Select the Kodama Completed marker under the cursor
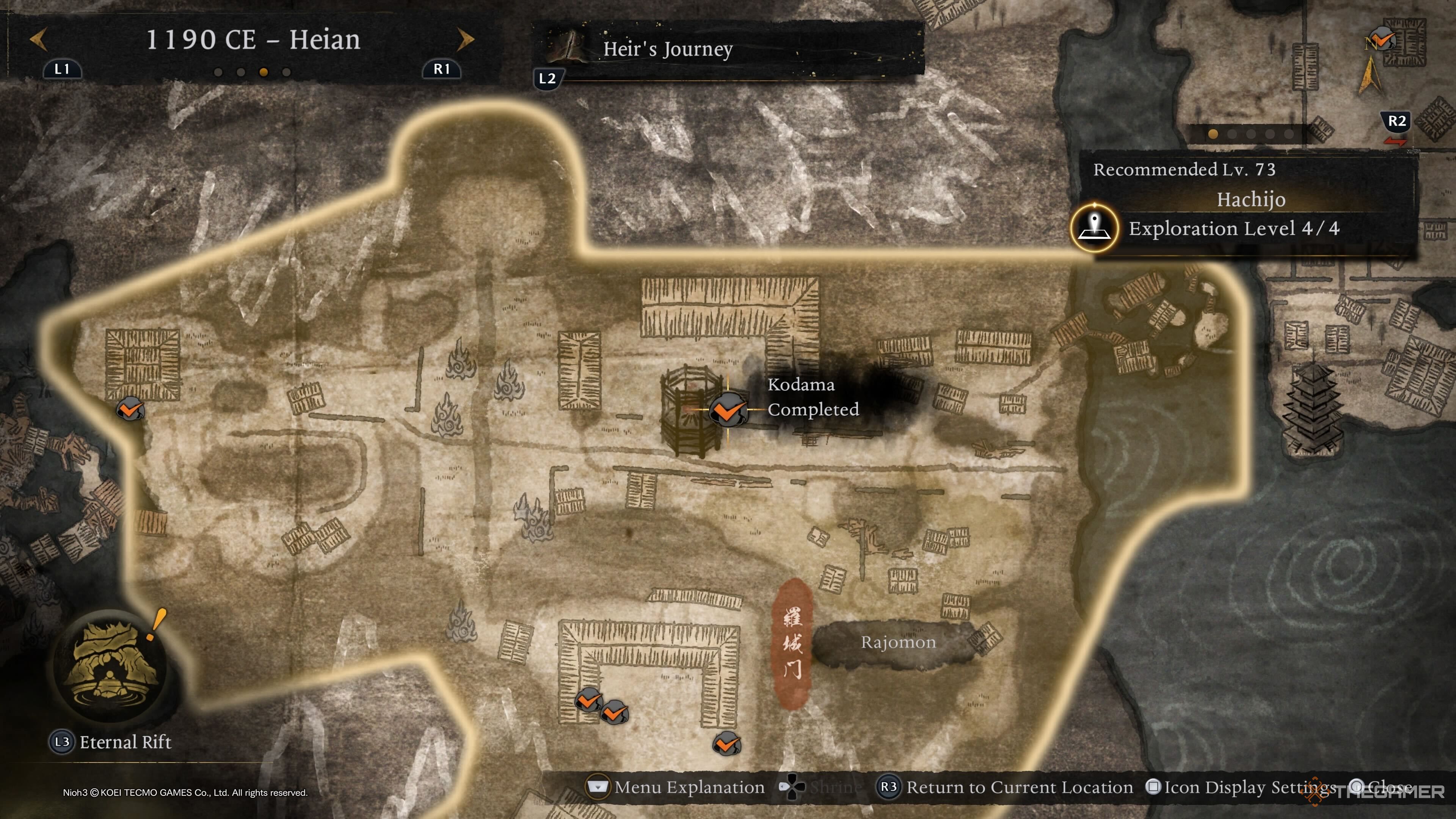The width and height of the screenshot is (1456, 819). [728, 409]
